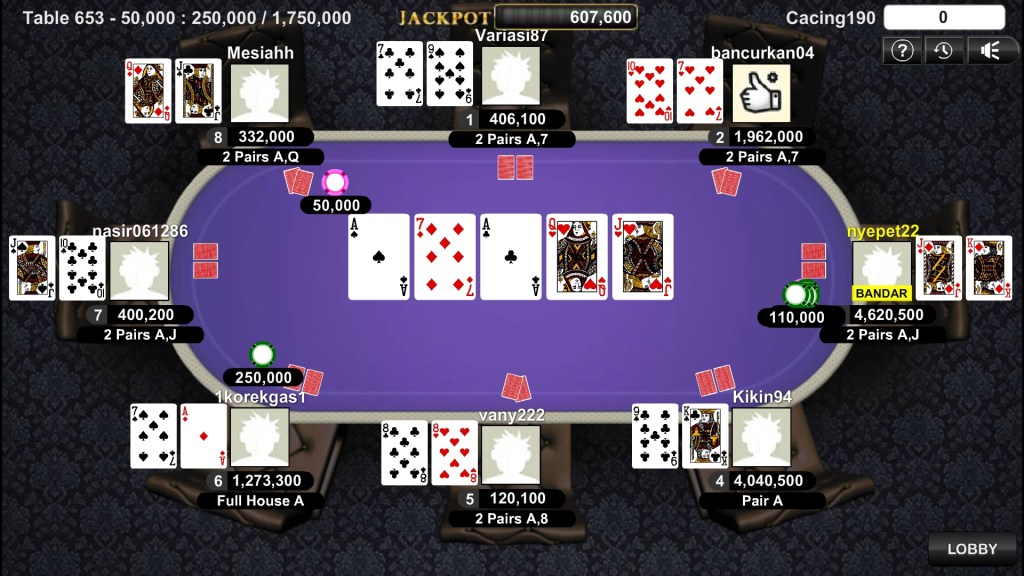Show the hand history clock button
Image resolution: width=1024 pixels, height=576 pixels.
[x=945, y=50]
